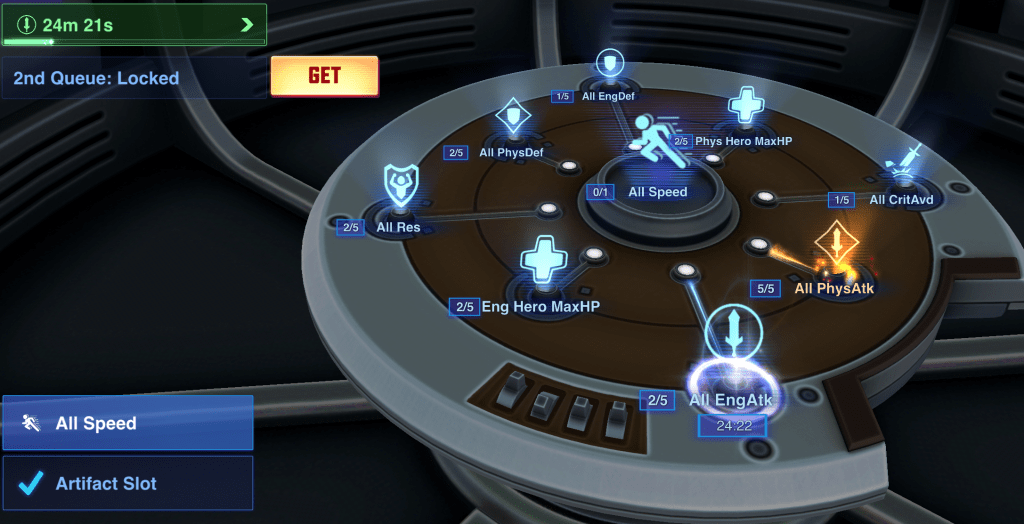Switch to the Artifact Slot side tab
The image size is (1024, 524).
click(x=128, y=484)
